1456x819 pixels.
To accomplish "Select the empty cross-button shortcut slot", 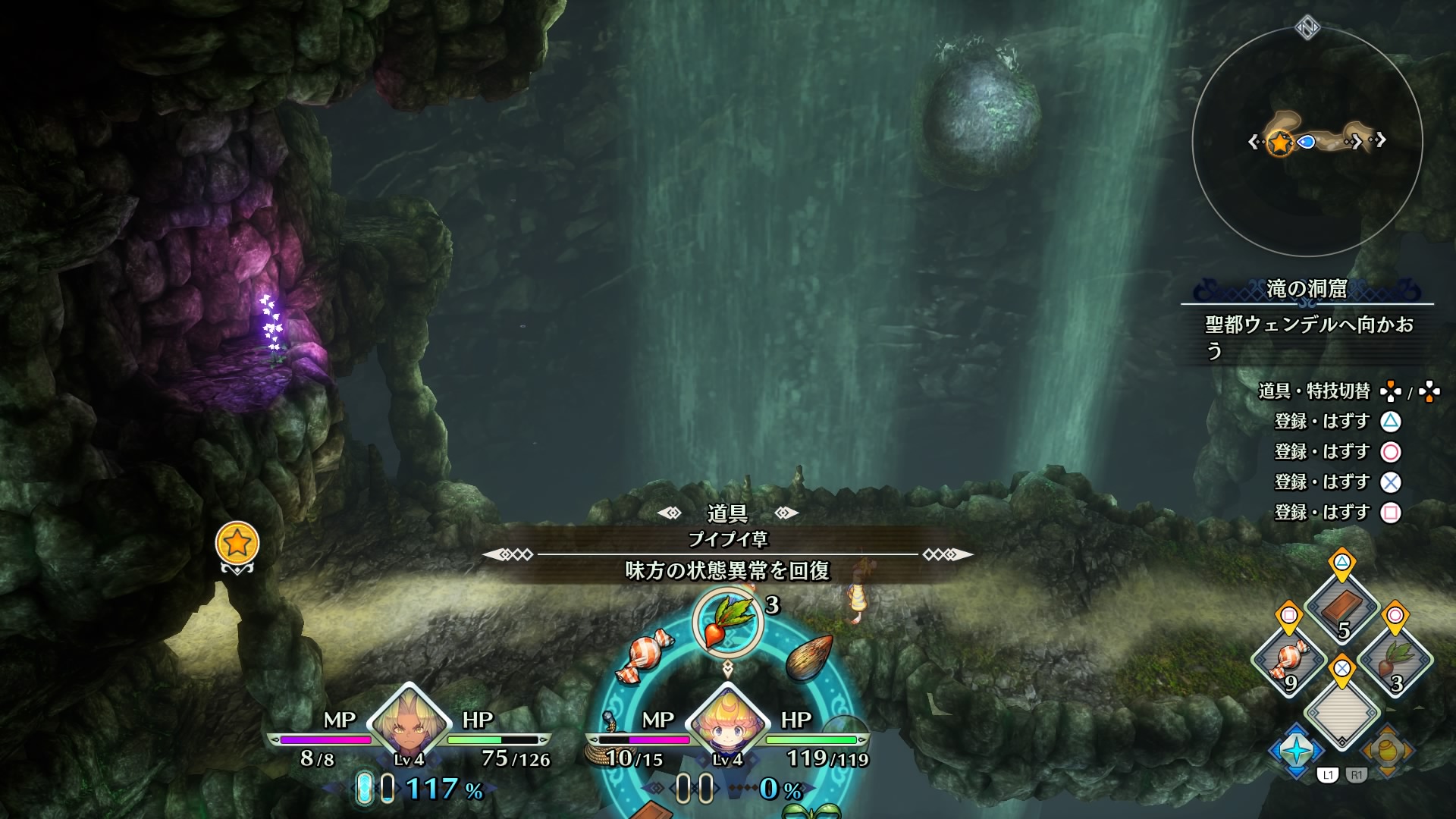I will (x=1341, y=711).
